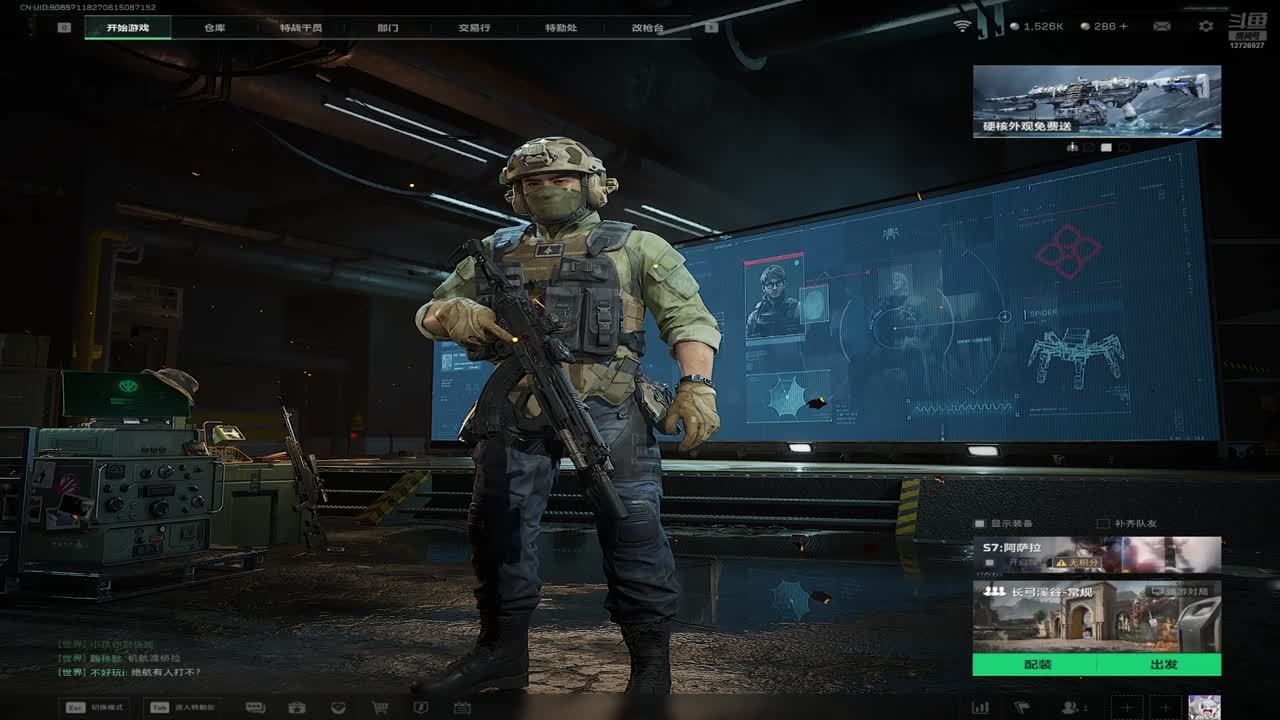Open the 部门 department tab
The height and width of the screenshot is (720, 1280).
pyautogui.click(x=387, y=28)
